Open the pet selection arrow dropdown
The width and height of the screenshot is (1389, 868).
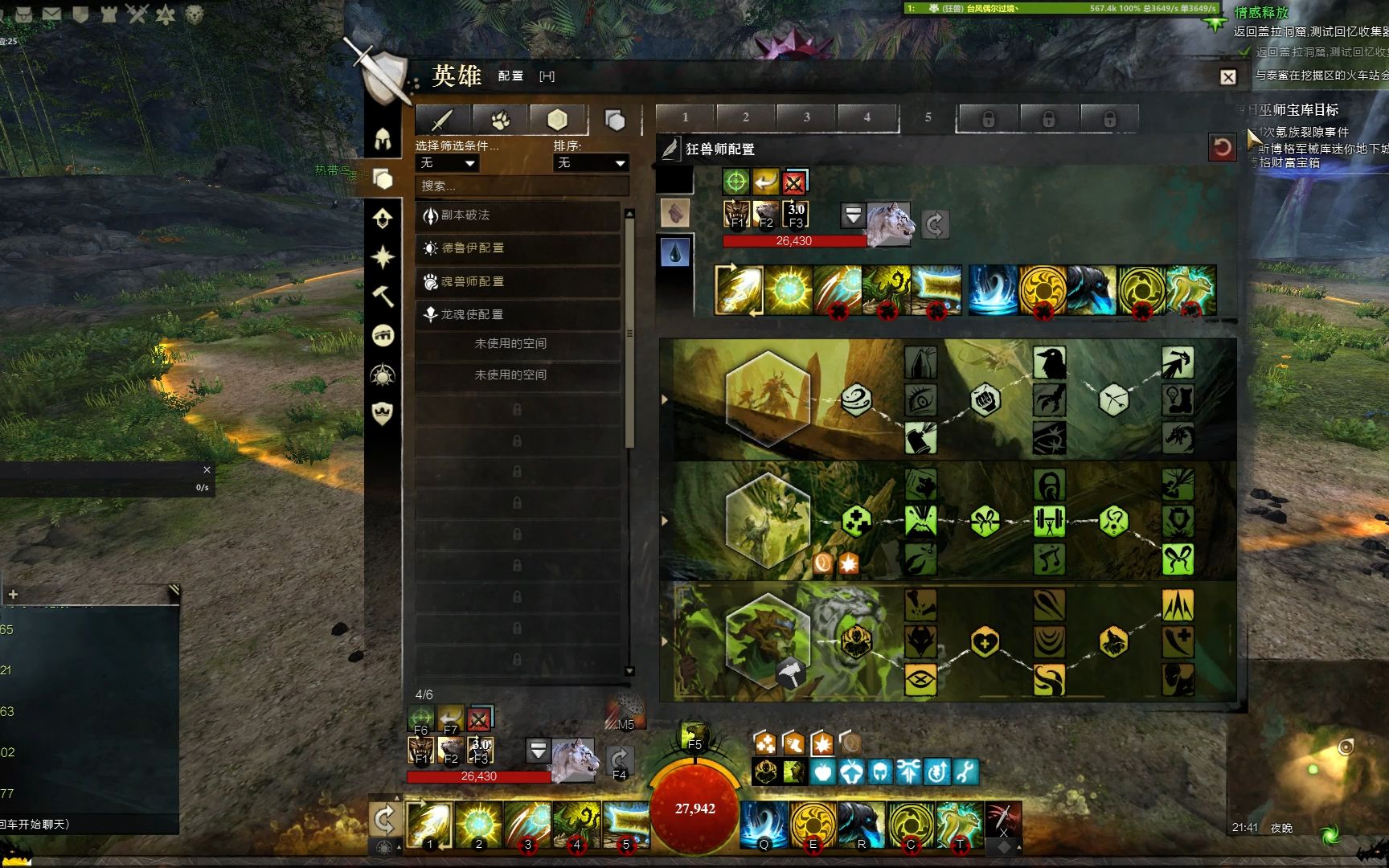tap(853, 215)
